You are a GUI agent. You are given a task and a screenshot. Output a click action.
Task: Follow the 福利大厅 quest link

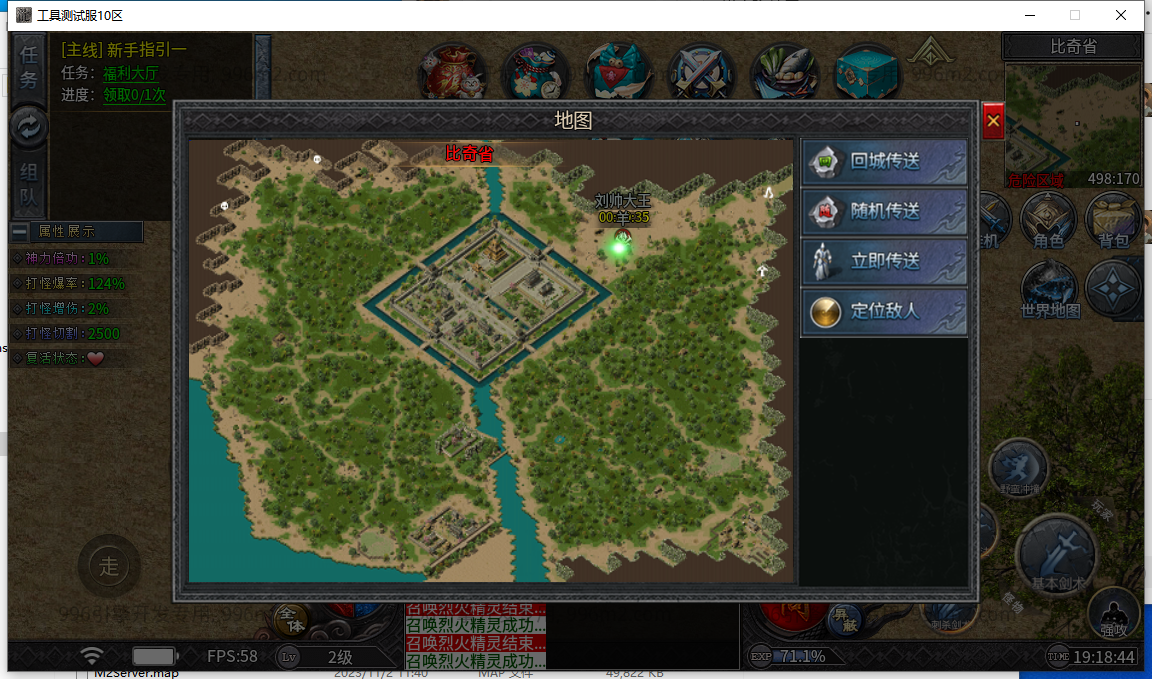click(131, 73)
